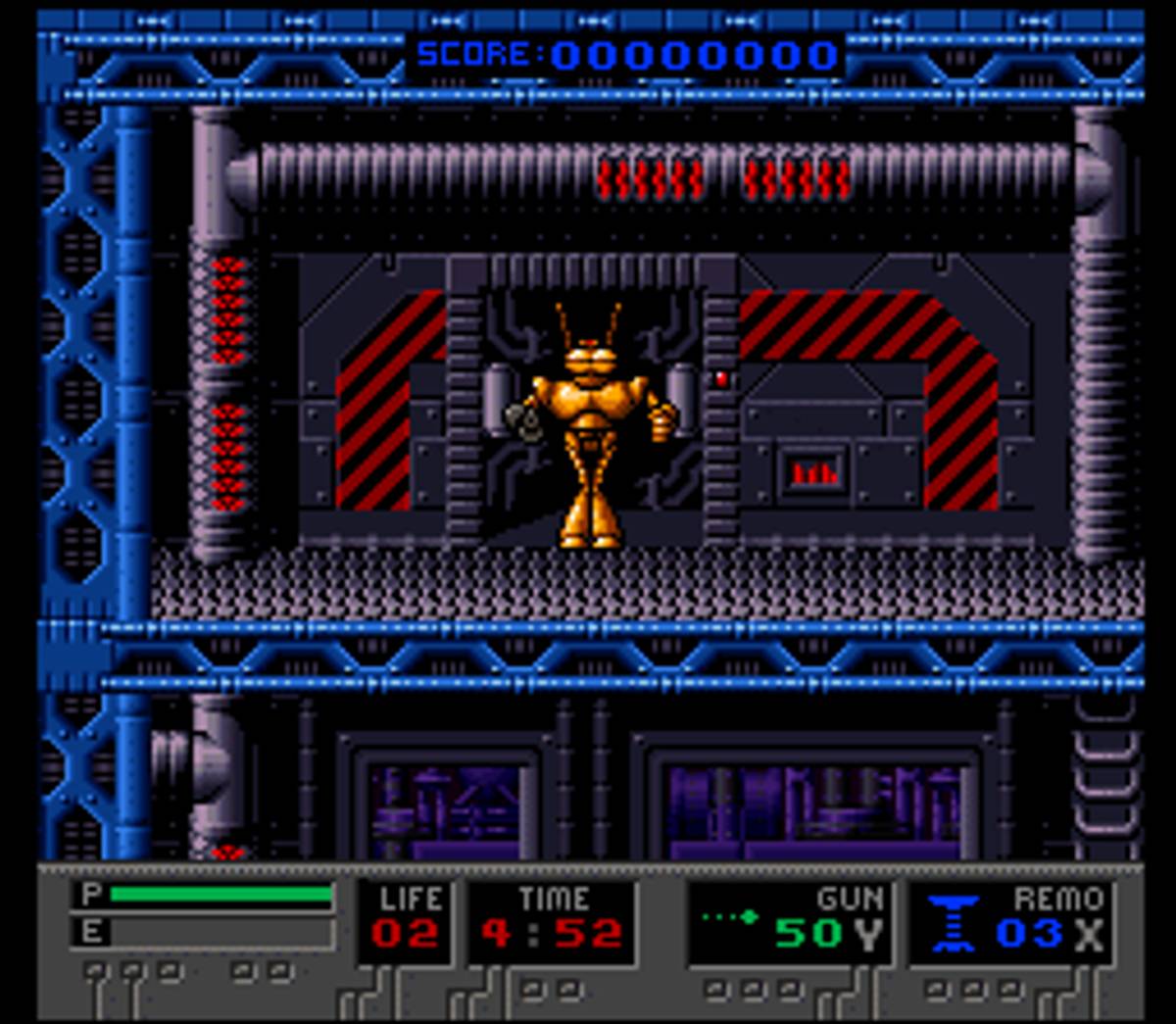Select the green gun shot icon
The width and height of the screenshot is (1176, 1024).
[x=730, y=917]
